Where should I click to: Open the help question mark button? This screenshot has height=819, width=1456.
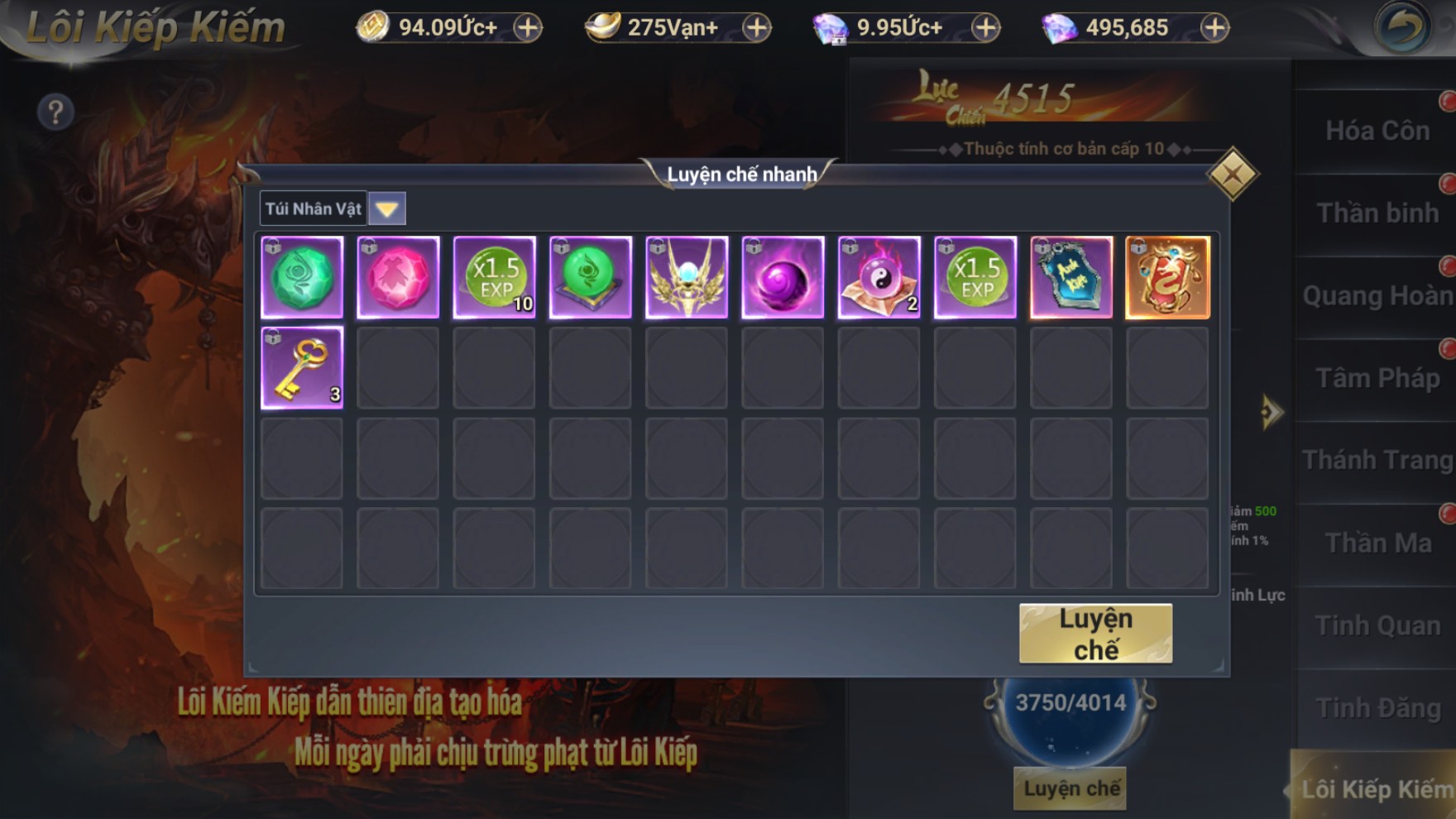[x=55, y=112]
